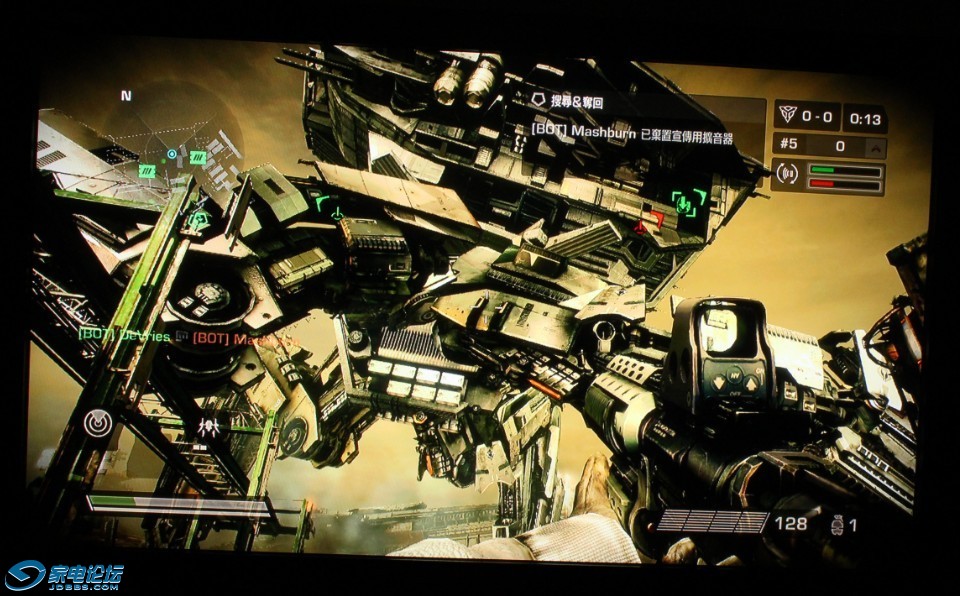Click the pentagon mission objective icon
Image resolution: width=960 pixels, height=596 pixels.
[x=538, y=101]
